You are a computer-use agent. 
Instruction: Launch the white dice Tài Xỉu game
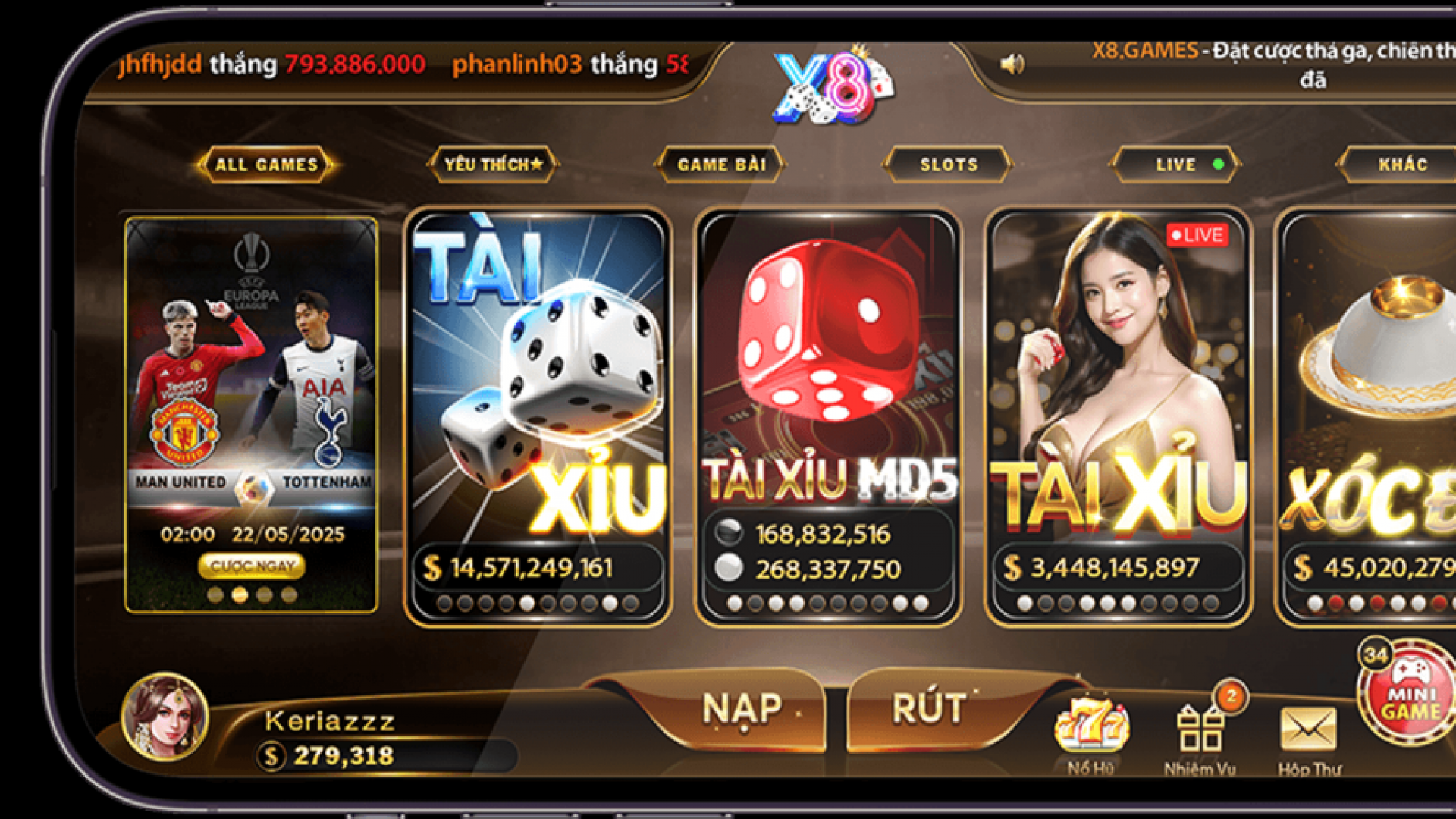[x=538, y=379]
